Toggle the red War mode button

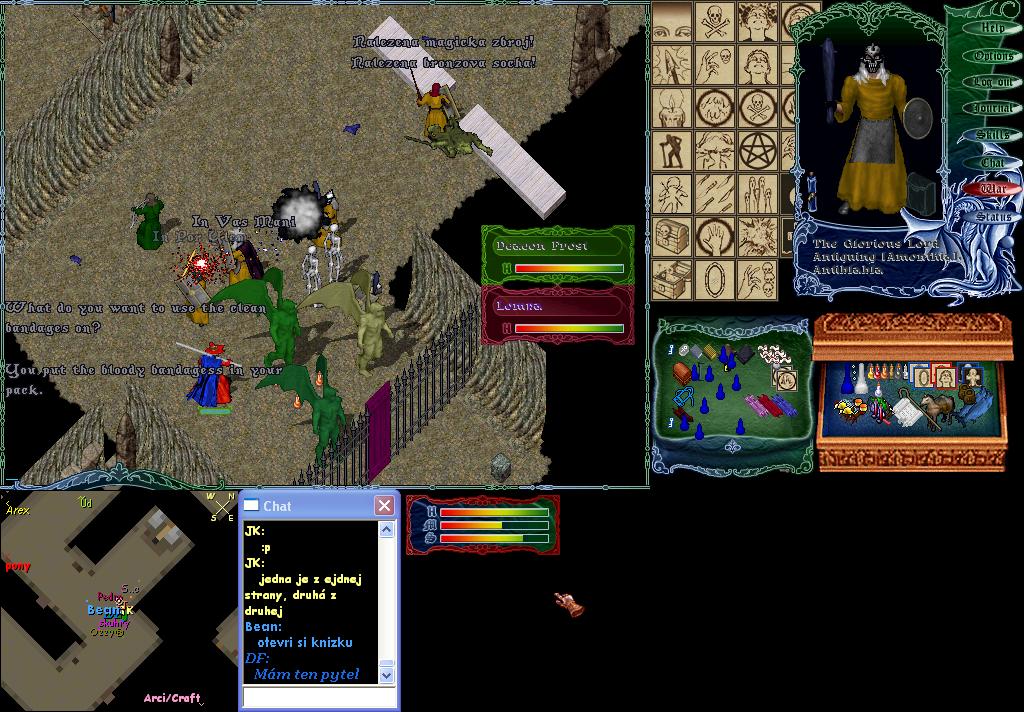click(x=992, y=189)
